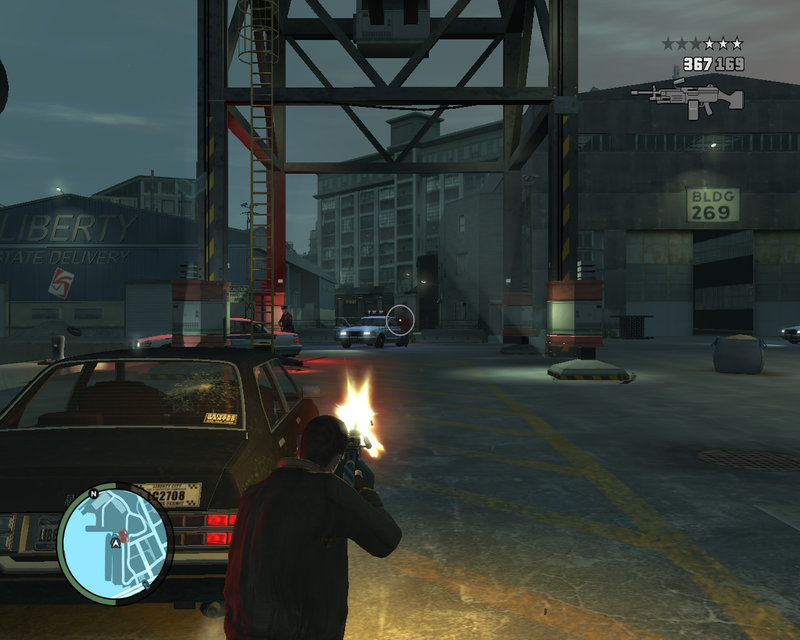Select the machine gun weapon icon
This screenshot has width=800, height=640.
(x=688, y=98)
